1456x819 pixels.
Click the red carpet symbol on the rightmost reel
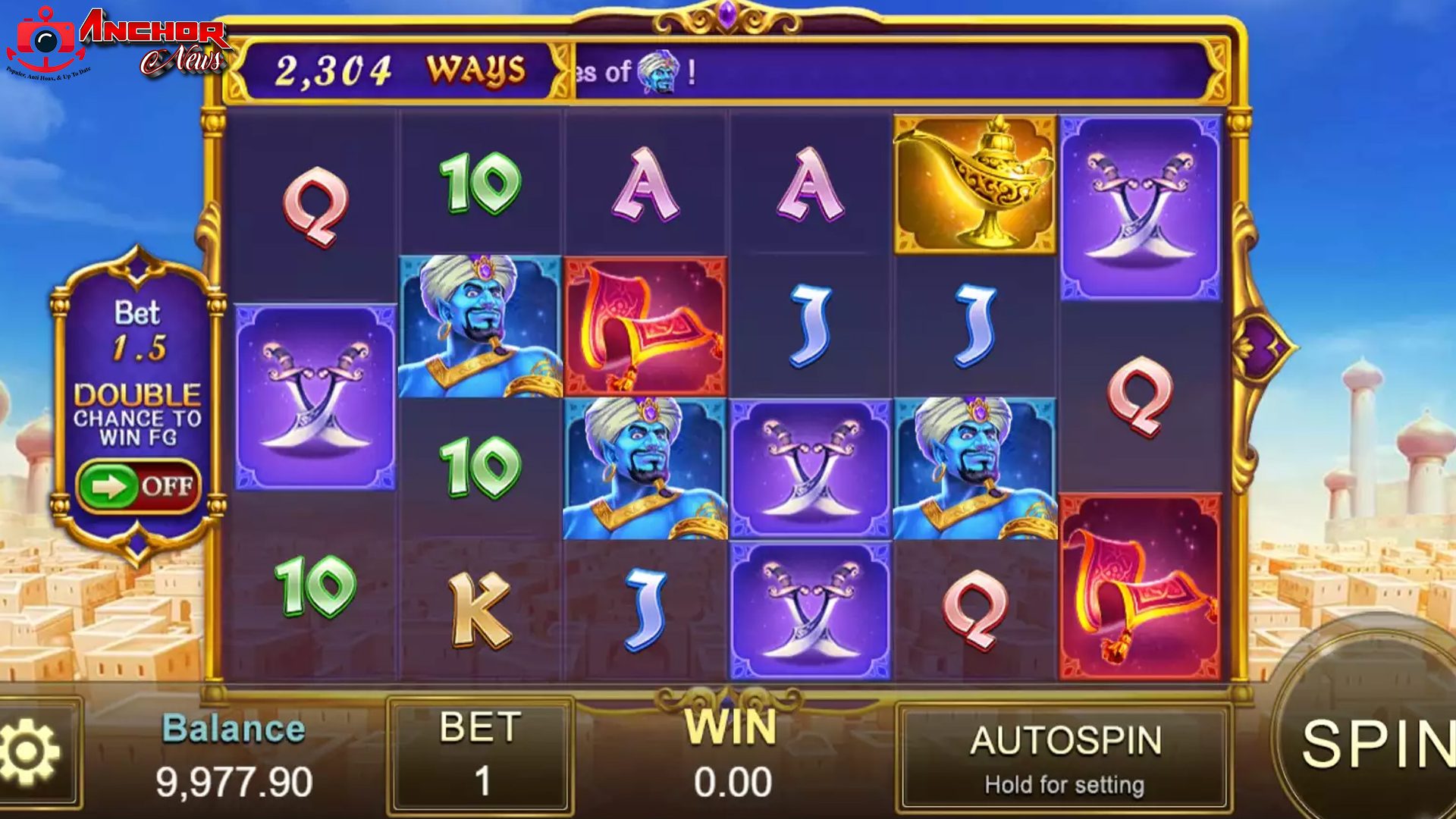tap(1141, 599)
